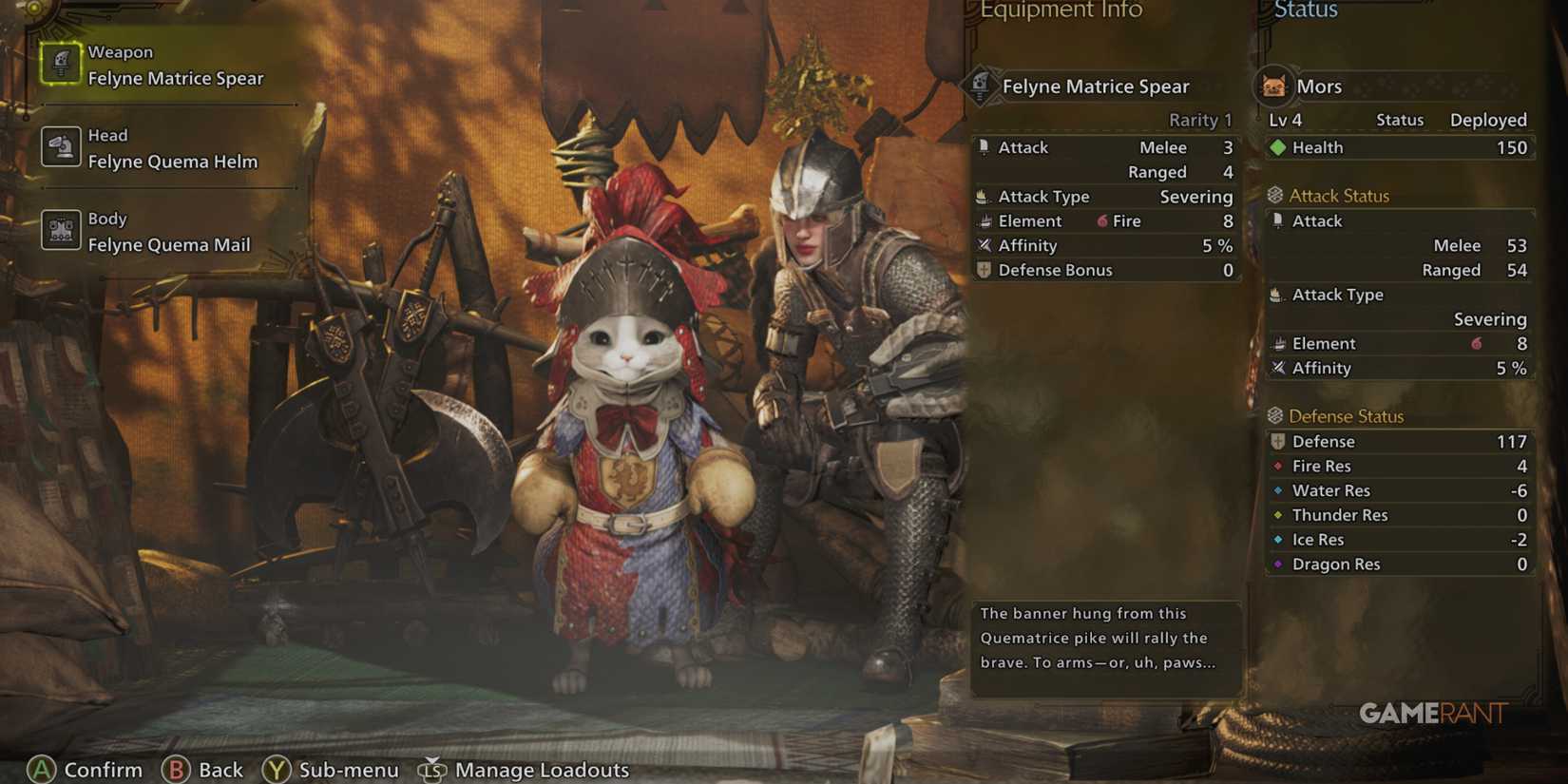The width and height of the screenshot is (1568, 784).
Task: Select the Felyne Matrice Spear weapon icon
Action: (x=61, y=64)
